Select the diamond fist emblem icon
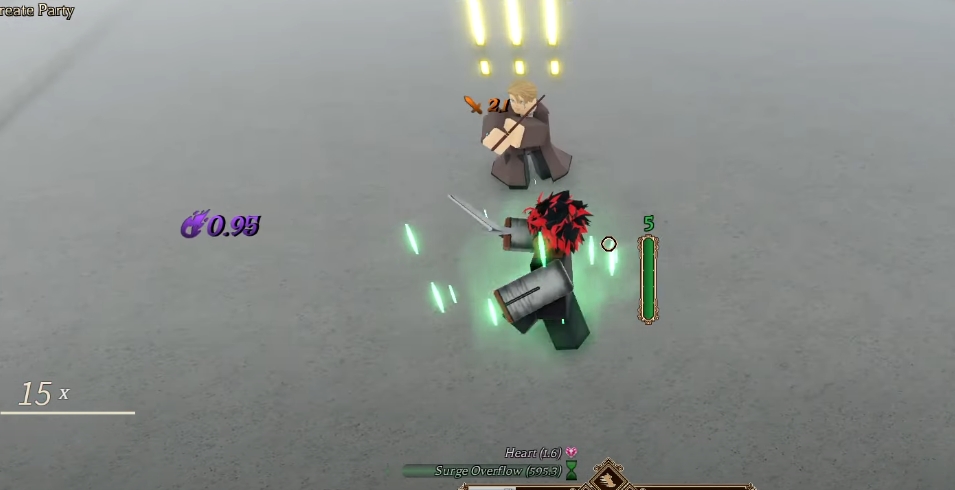 pos(608,479)
